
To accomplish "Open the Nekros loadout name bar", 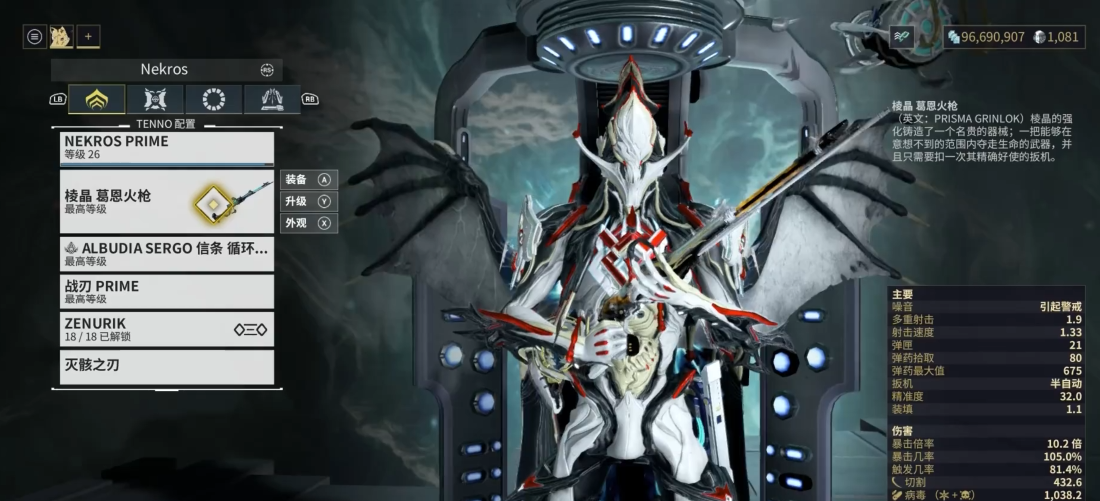I will (166, 70).
